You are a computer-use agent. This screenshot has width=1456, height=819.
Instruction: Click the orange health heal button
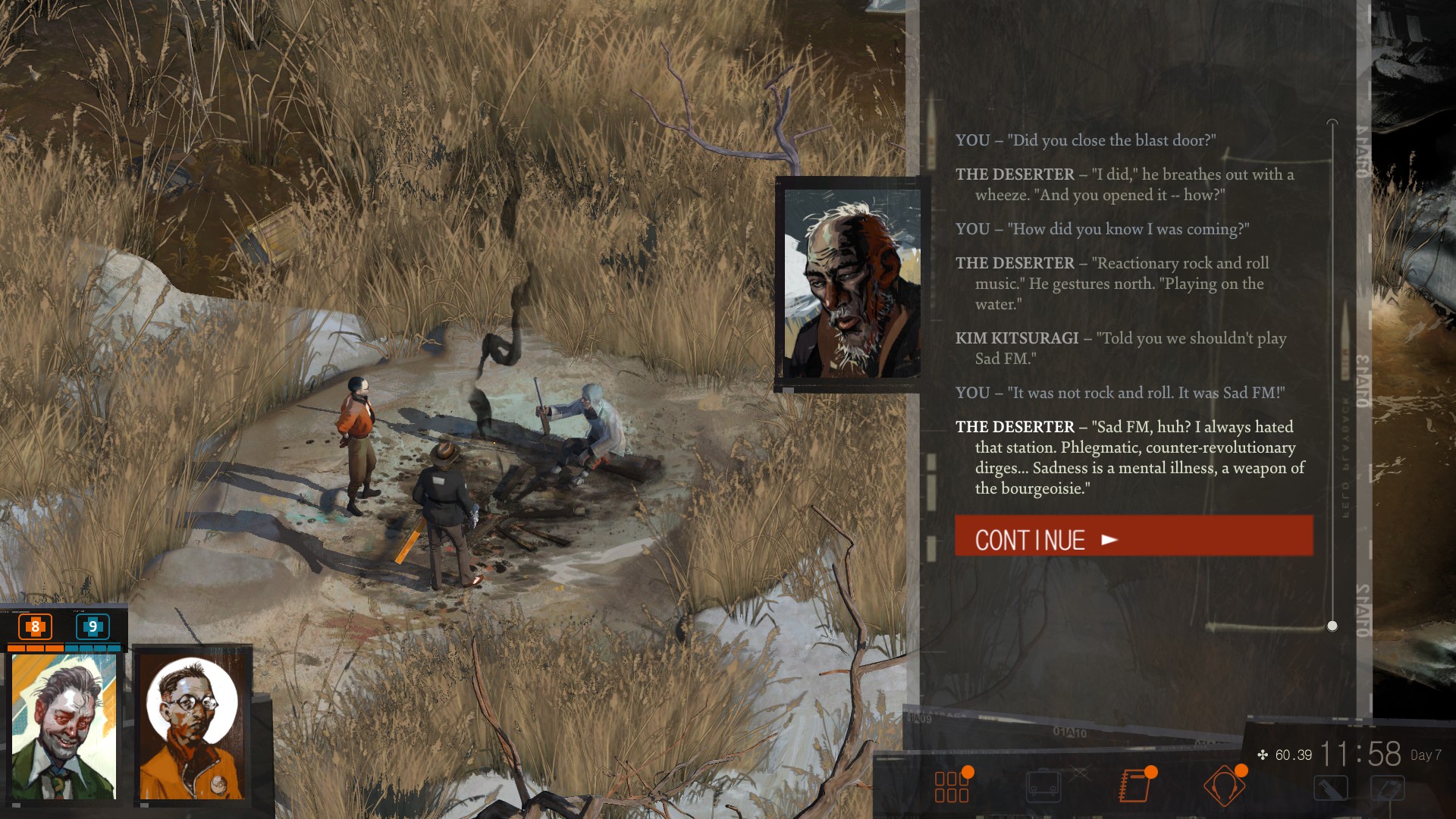[35, 626]
